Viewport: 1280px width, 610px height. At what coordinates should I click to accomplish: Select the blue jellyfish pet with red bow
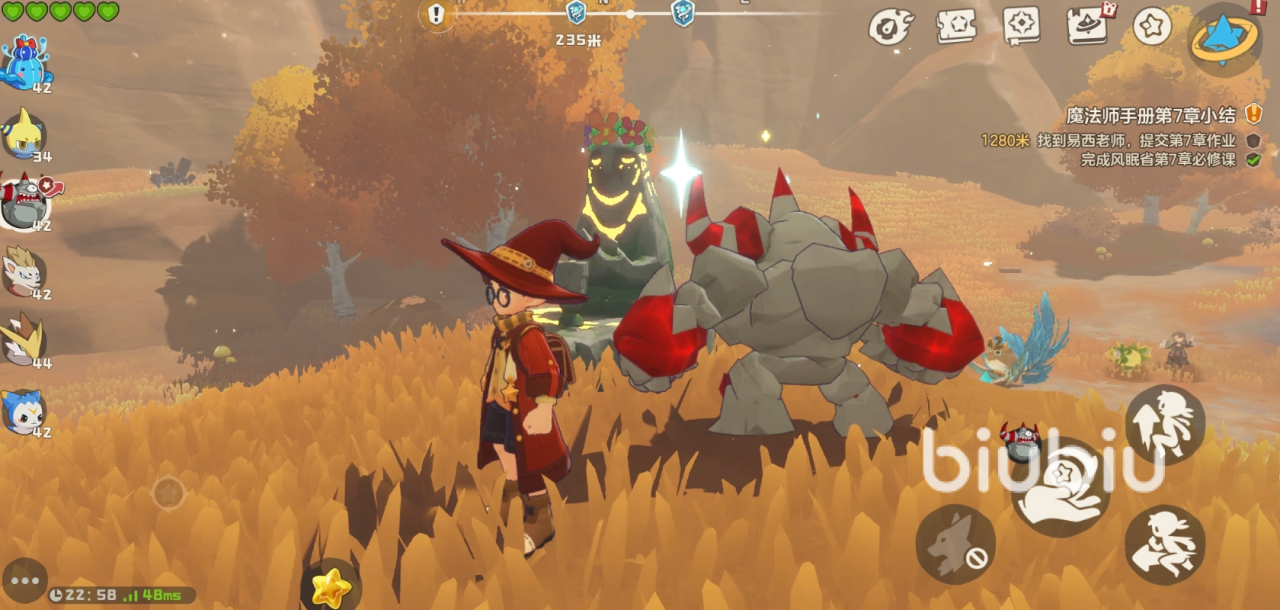[x=26, y=62]
